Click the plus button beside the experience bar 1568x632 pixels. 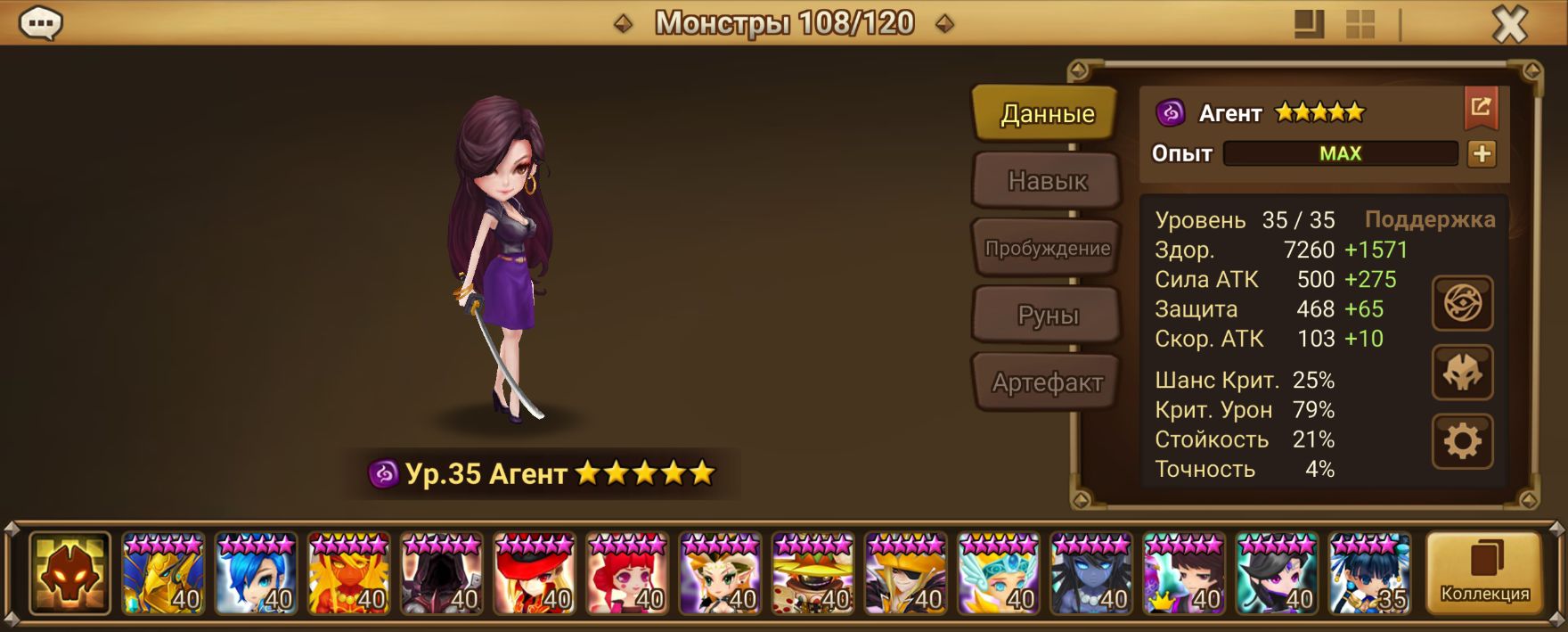pos(1482,153)
